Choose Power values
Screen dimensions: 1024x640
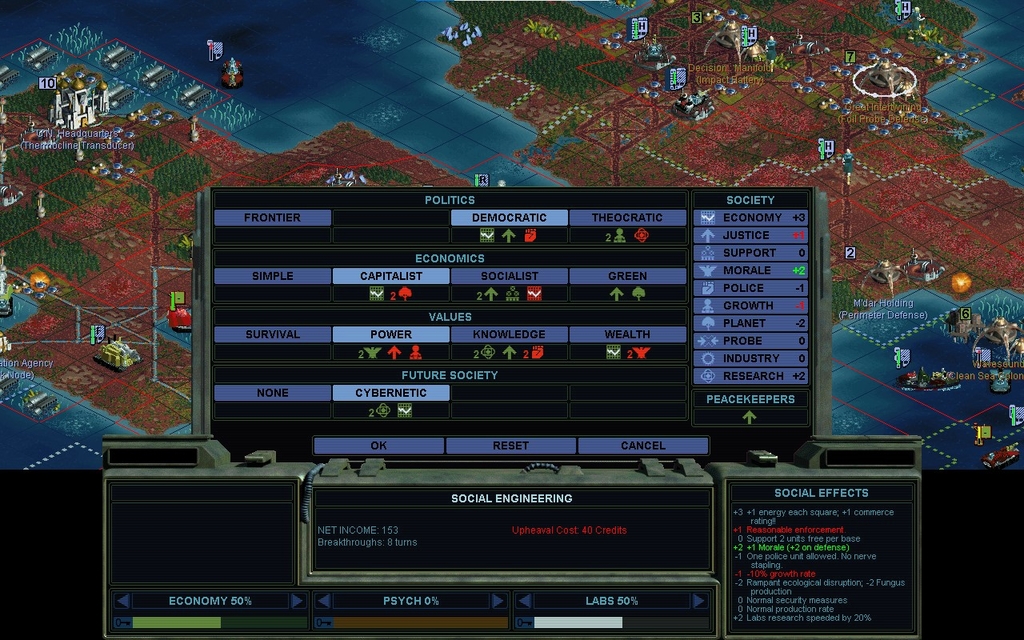391,334
